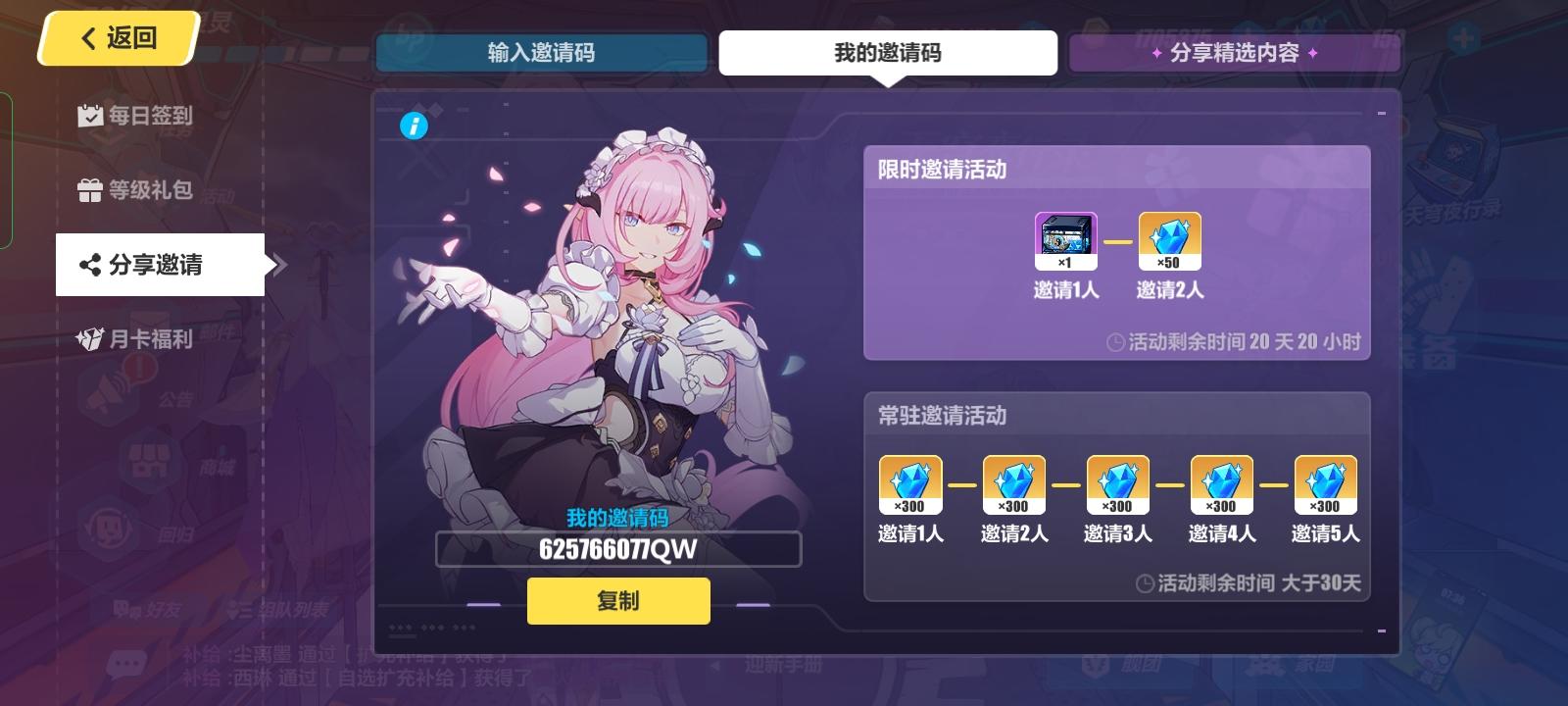This screenshot has height=706, width=1568.
Task: Click the ×300 crystal reward for 邀请4人
Action: point(1221,483)
